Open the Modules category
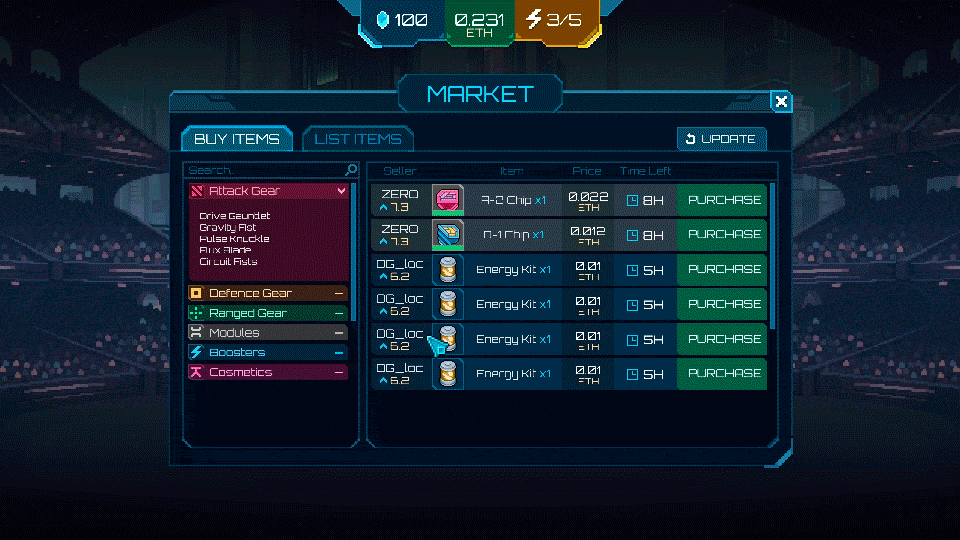The image size is (960, 540). 269,332
